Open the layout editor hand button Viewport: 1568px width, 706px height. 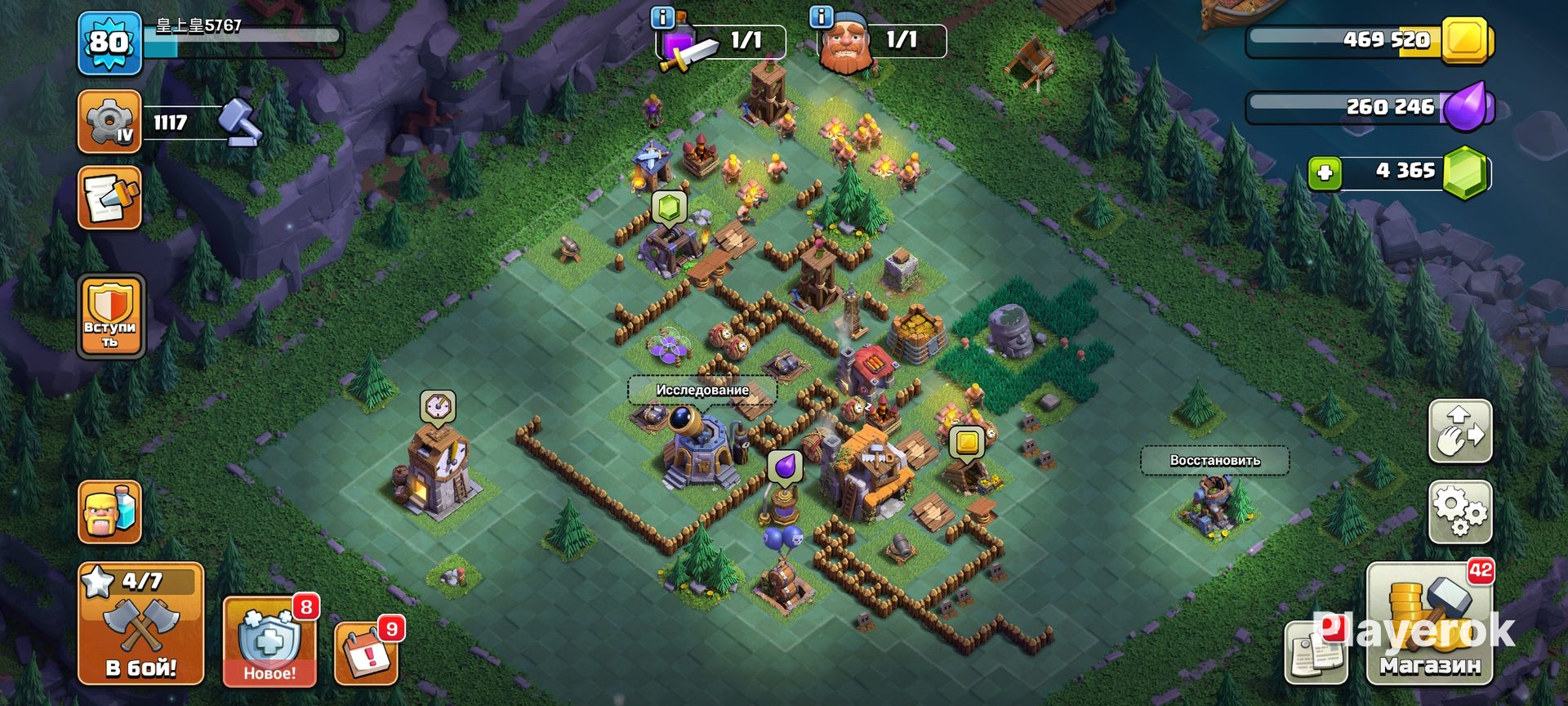[1460, 431]
